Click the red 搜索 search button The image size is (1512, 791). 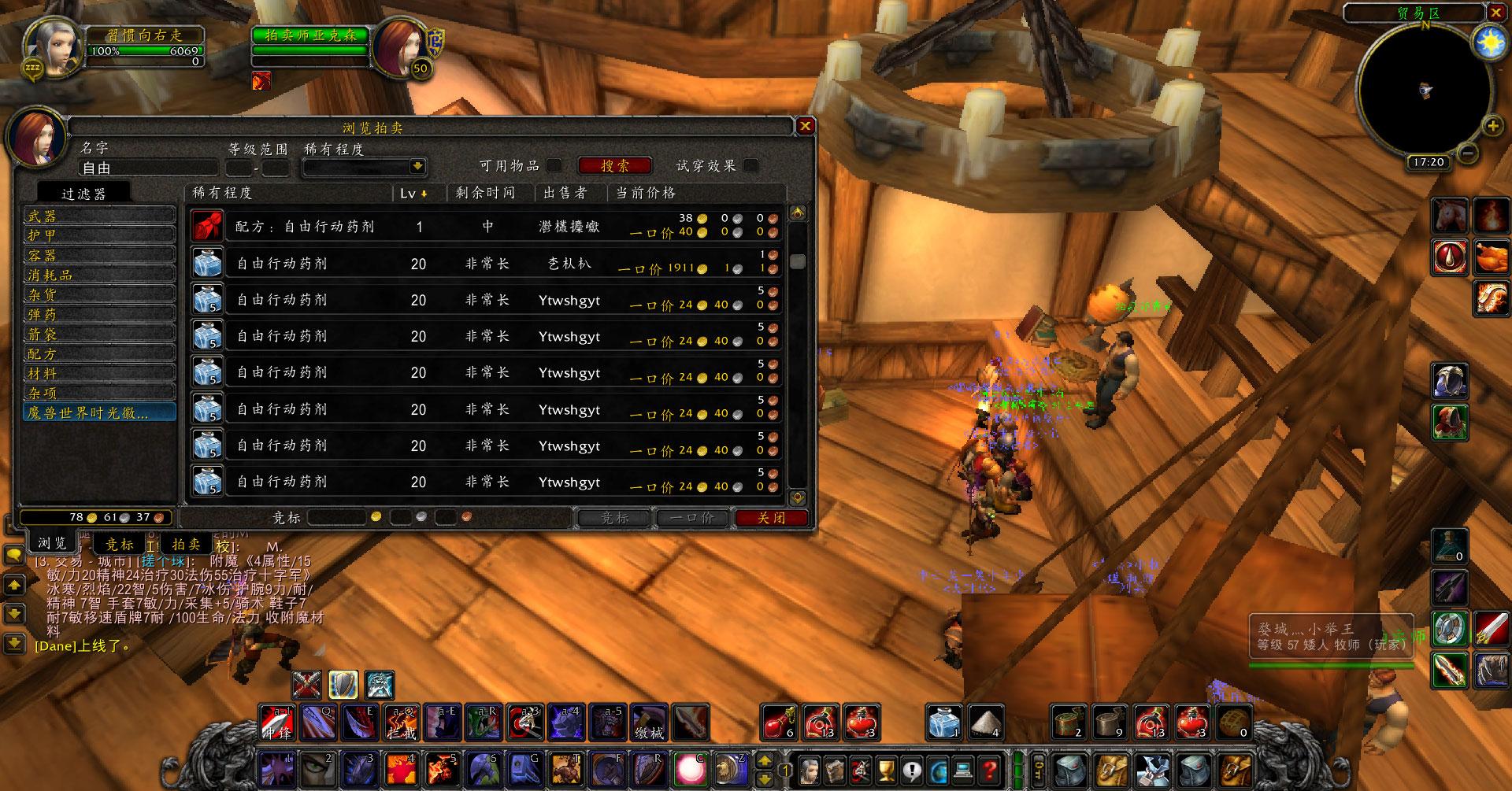pyautogui.click(x=615, y=166)
